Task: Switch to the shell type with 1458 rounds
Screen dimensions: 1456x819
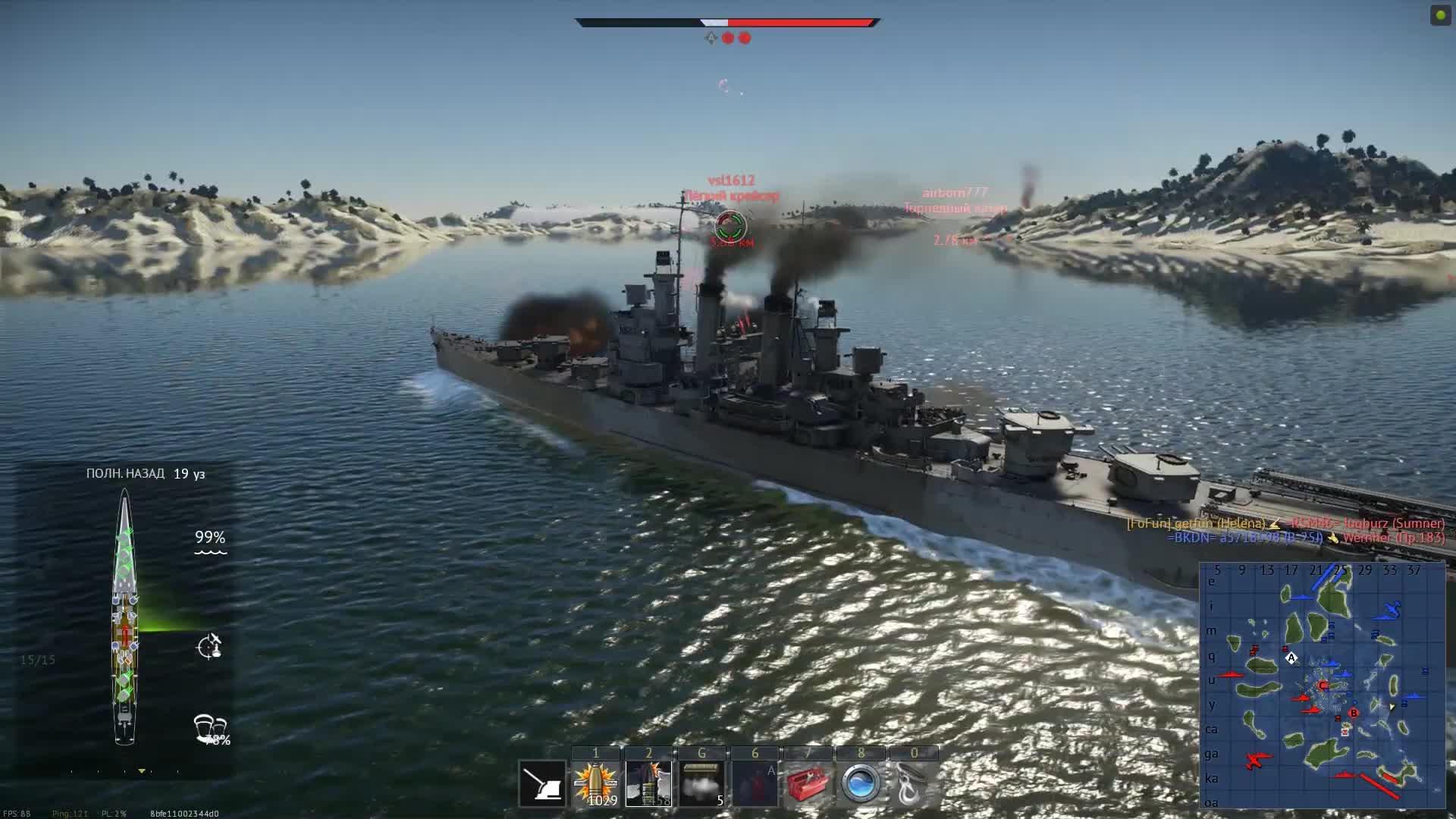Action: [649, 783]
